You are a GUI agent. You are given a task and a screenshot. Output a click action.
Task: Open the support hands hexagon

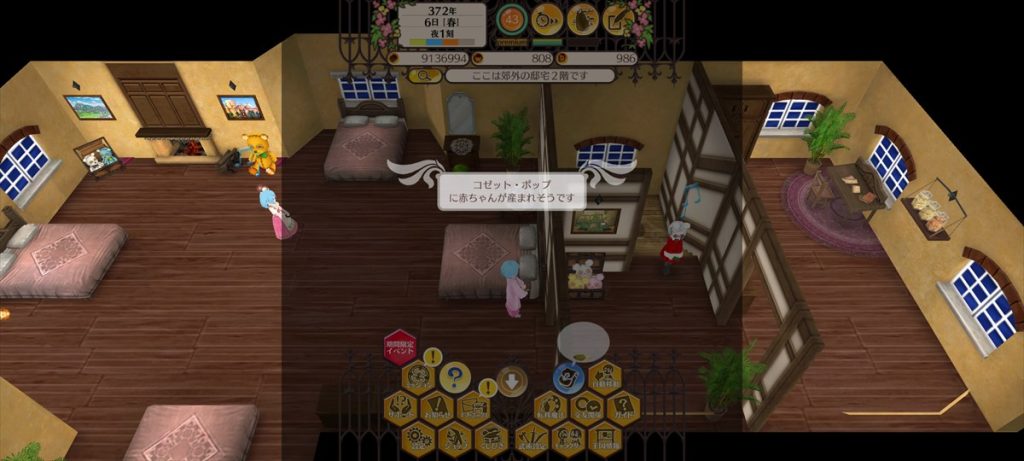point(400,407)
